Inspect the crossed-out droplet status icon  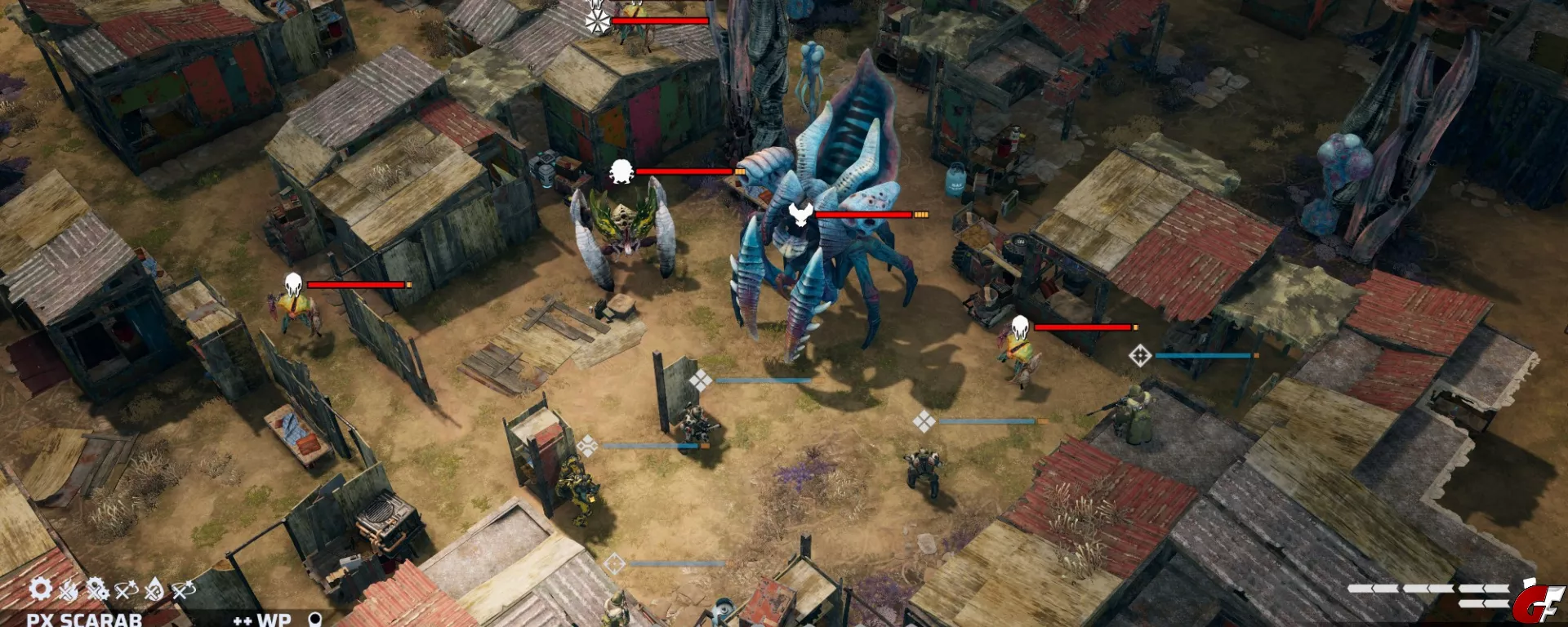pos(154,589)
